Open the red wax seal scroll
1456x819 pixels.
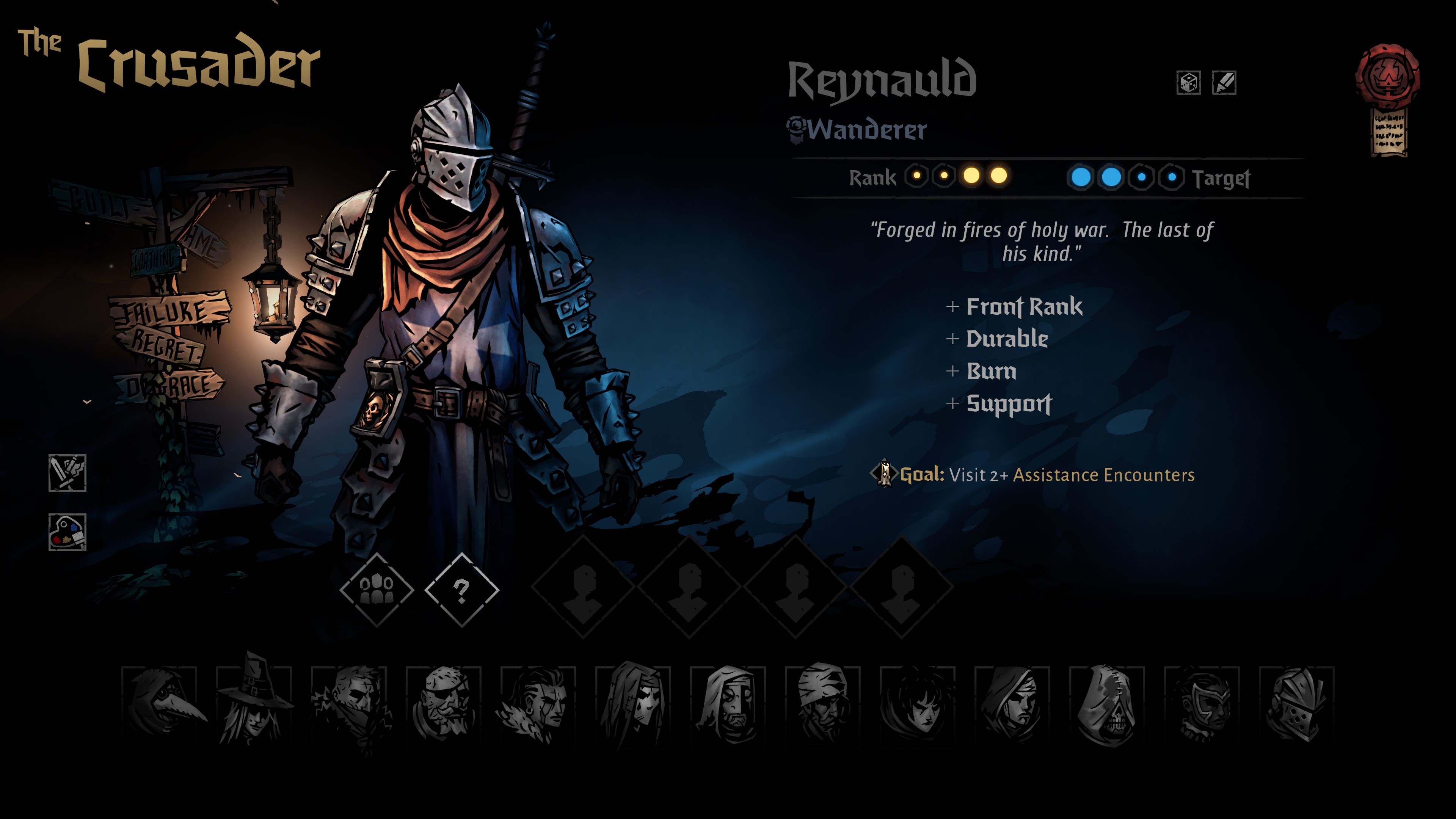(1388, 99)
